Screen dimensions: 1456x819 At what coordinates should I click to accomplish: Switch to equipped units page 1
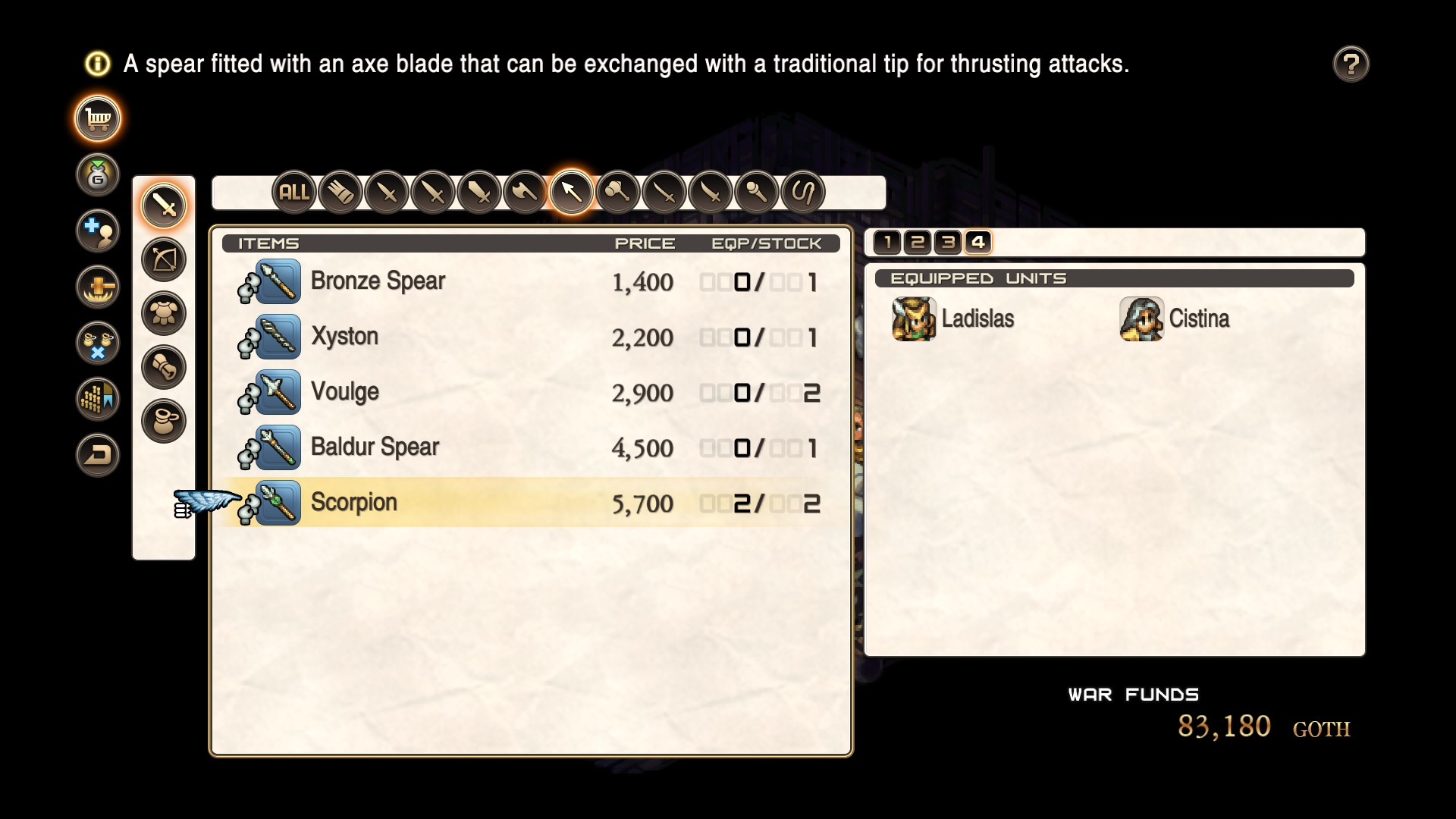[887, 243]
